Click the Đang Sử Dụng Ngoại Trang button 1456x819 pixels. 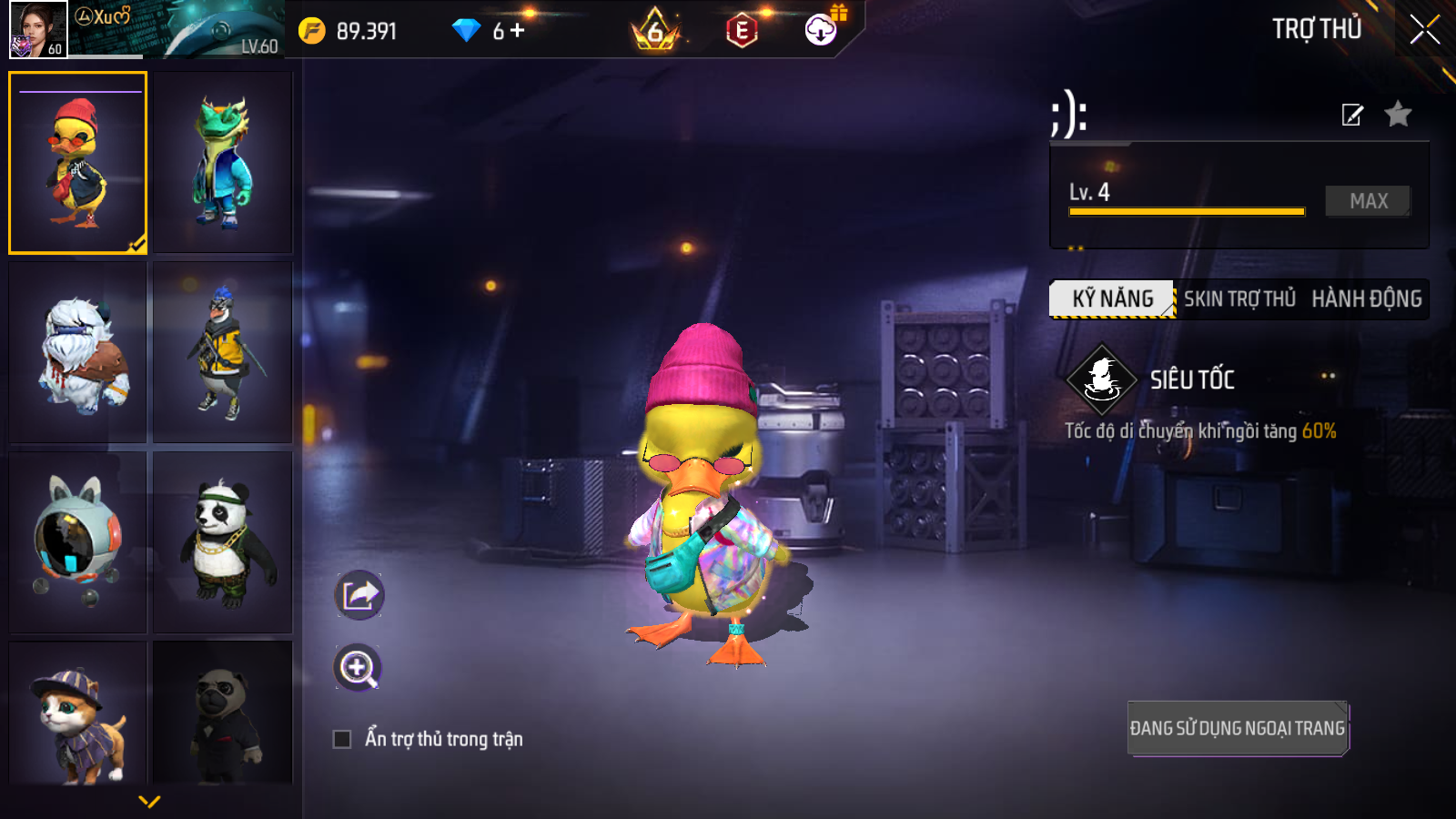click(x=1237, y=728)
